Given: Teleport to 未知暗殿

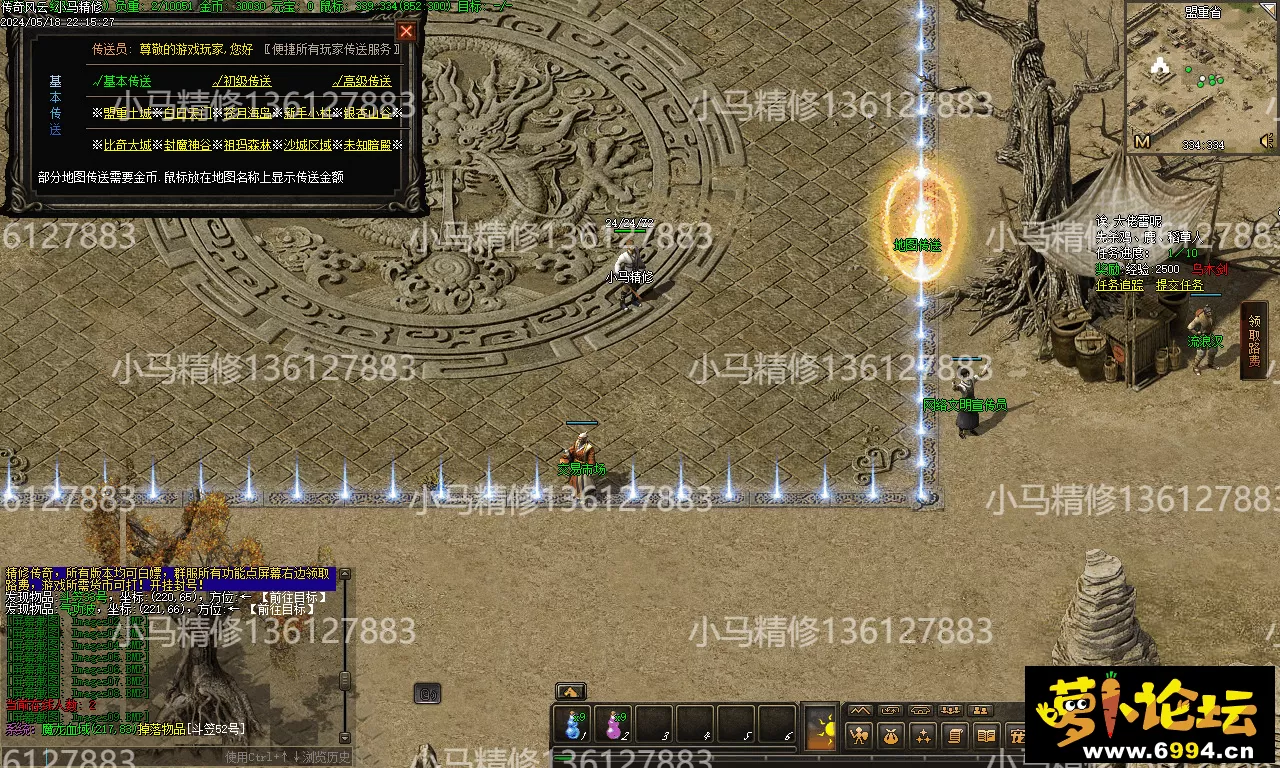Looking at the screenshot, I should coord(367,145).
